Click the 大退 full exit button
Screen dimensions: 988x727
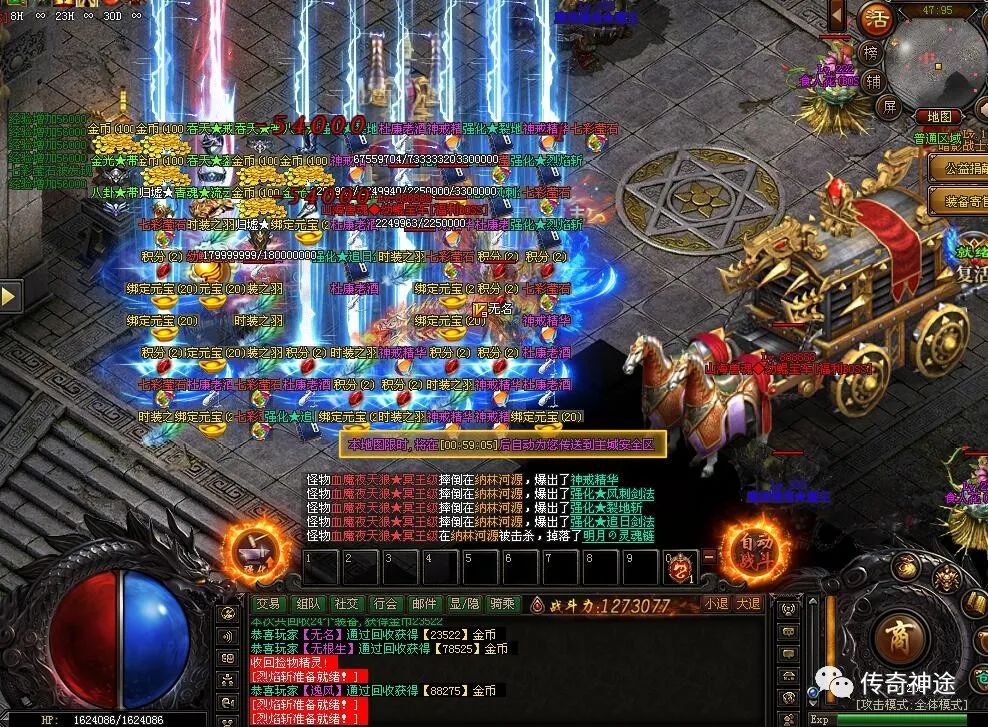pyautogui.click(x=748, y=603)
